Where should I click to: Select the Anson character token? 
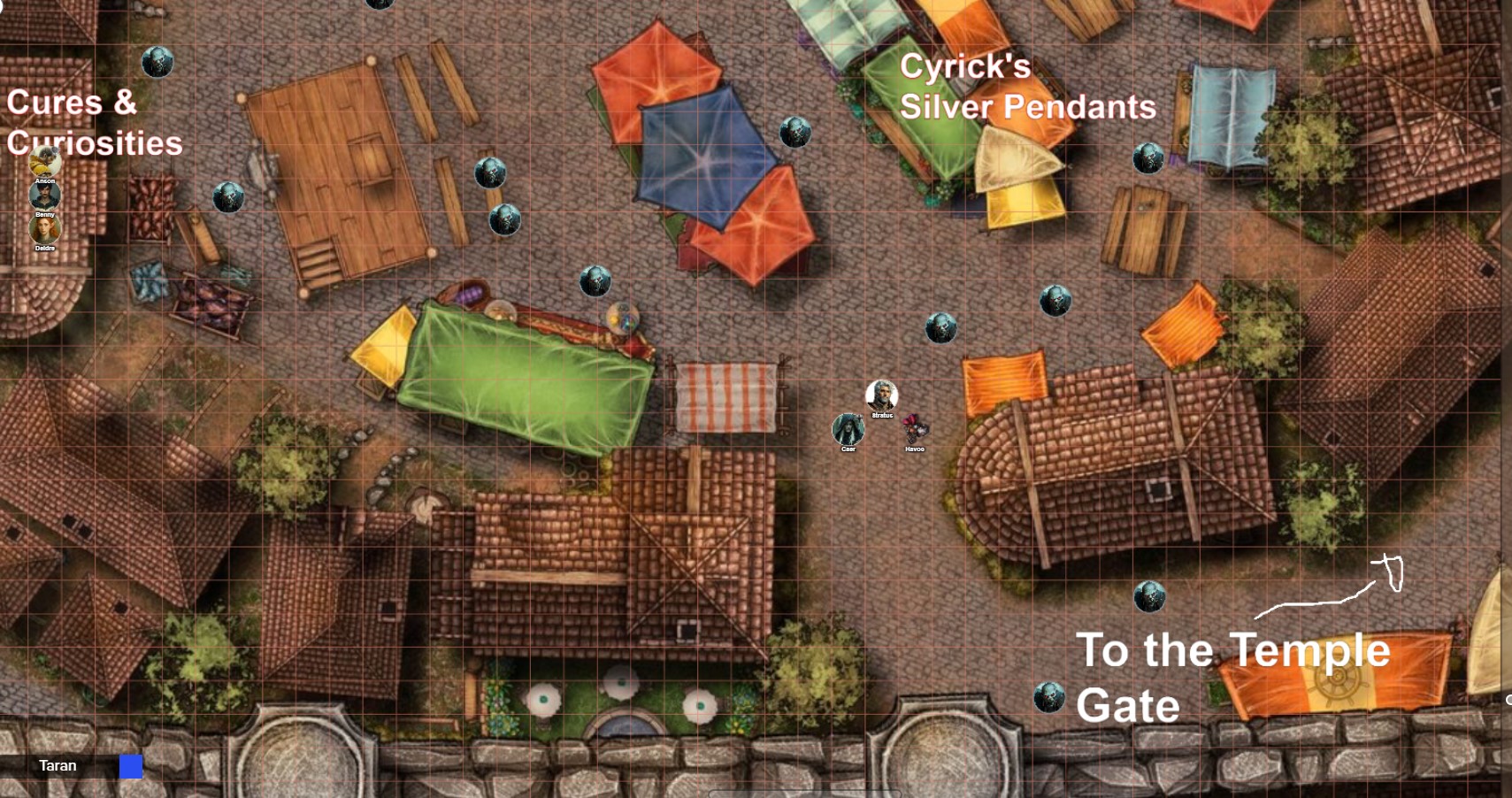[x=45, y=163]
